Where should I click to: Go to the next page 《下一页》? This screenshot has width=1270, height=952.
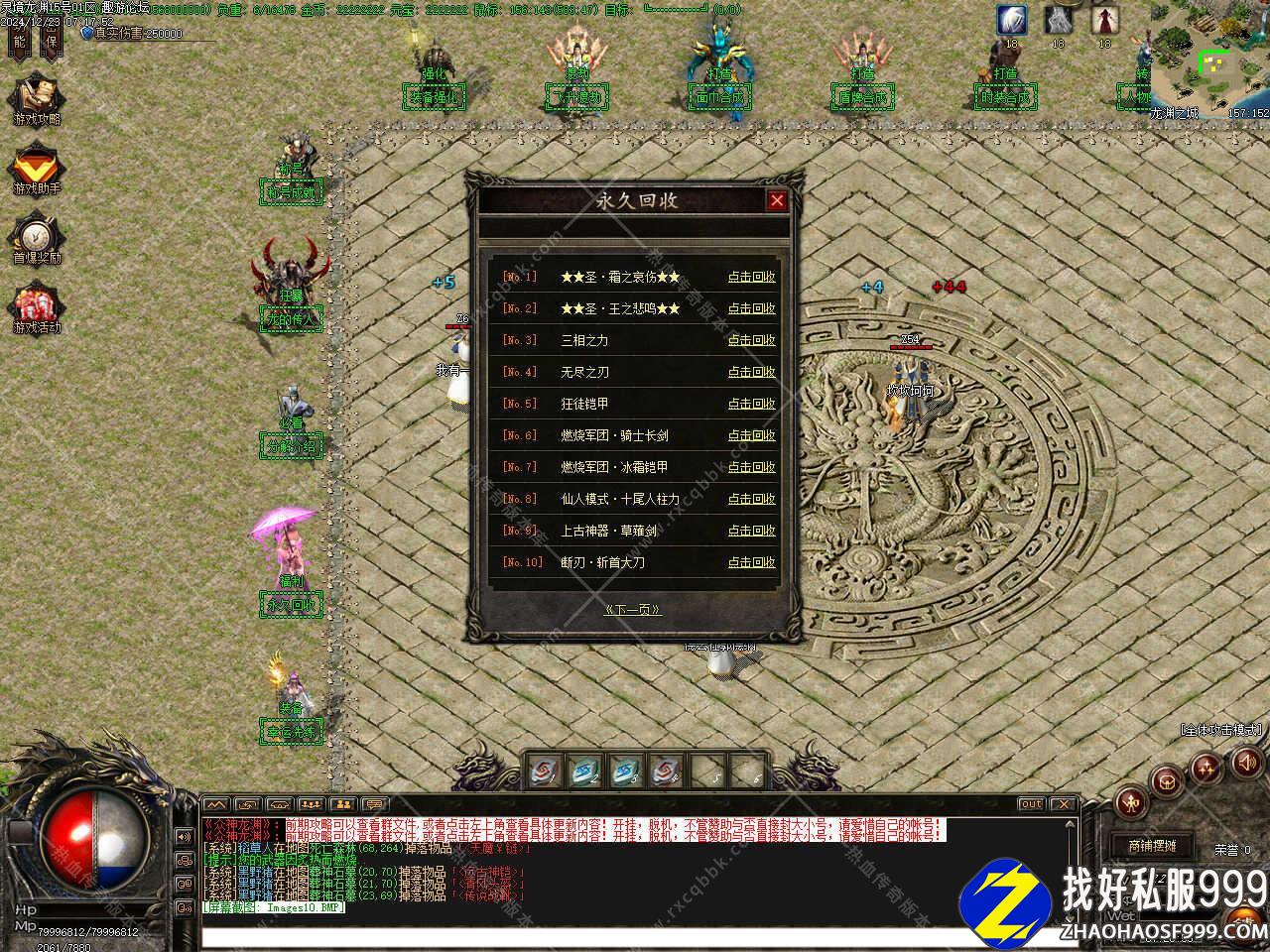633,610
